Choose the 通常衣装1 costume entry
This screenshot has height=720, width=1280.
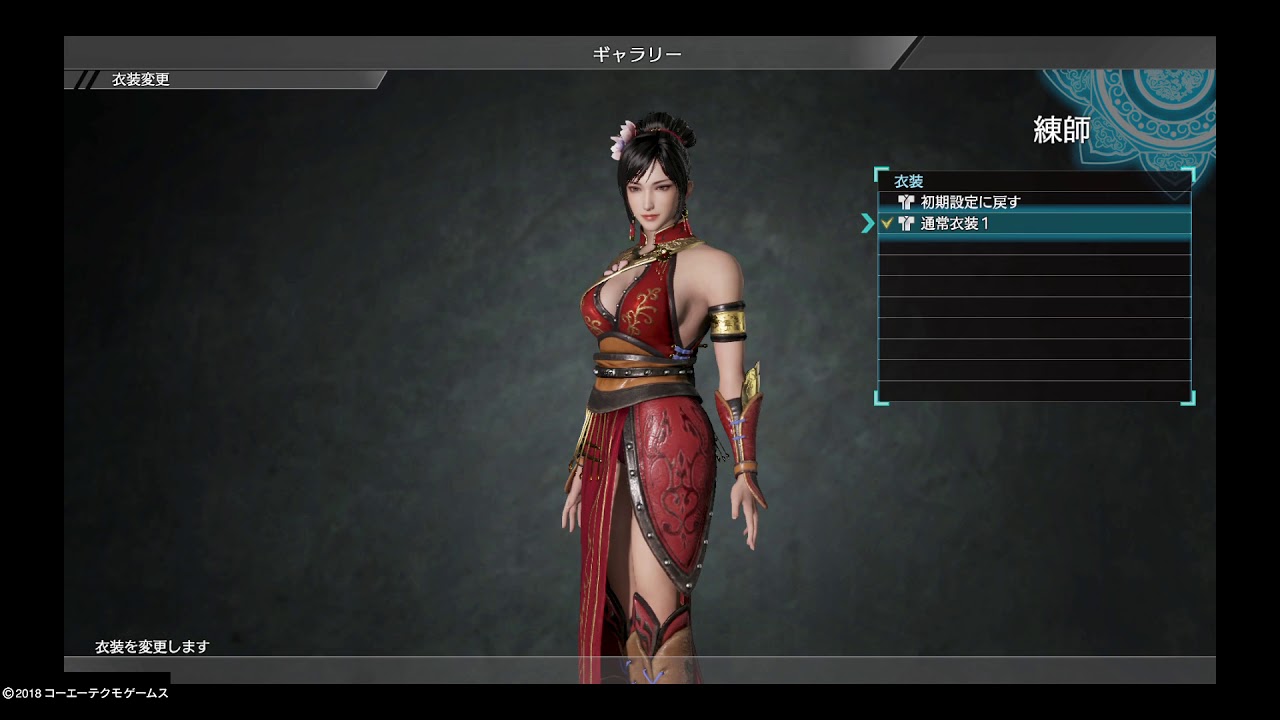(955, 224)
